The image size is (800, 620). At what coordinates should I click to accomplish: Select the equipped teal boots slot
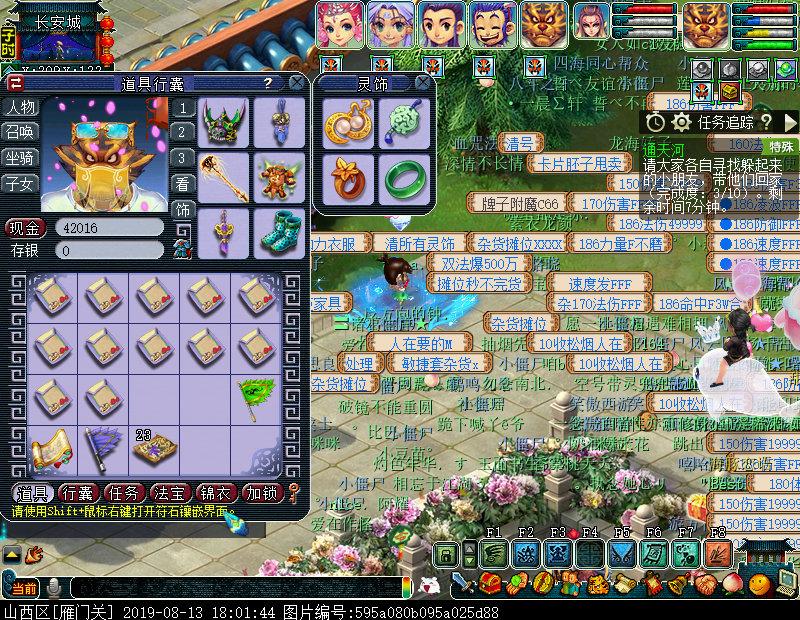pos(278,231)
